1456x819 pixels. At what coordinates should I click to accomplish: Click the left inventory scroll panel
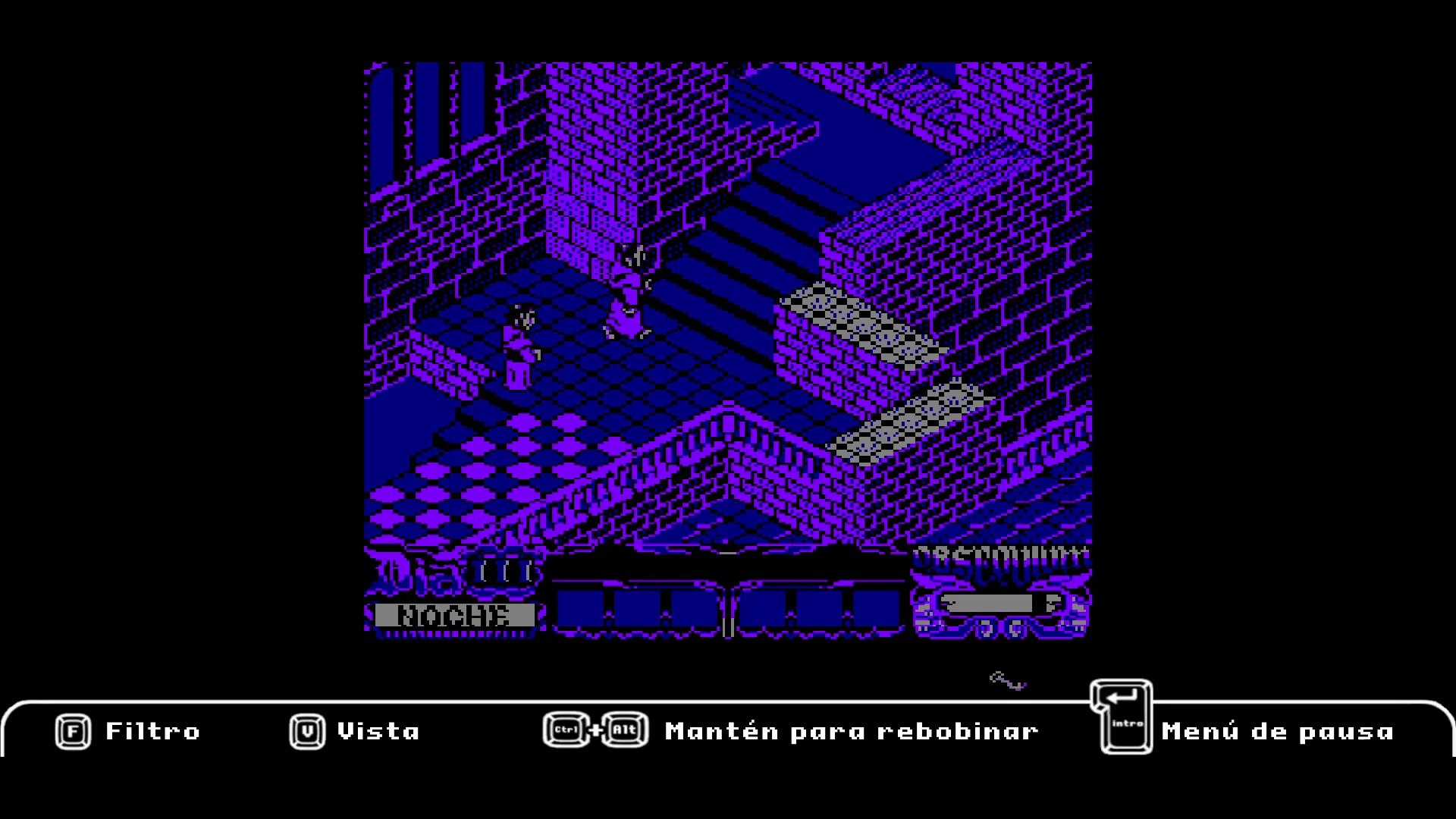point(641,607)
